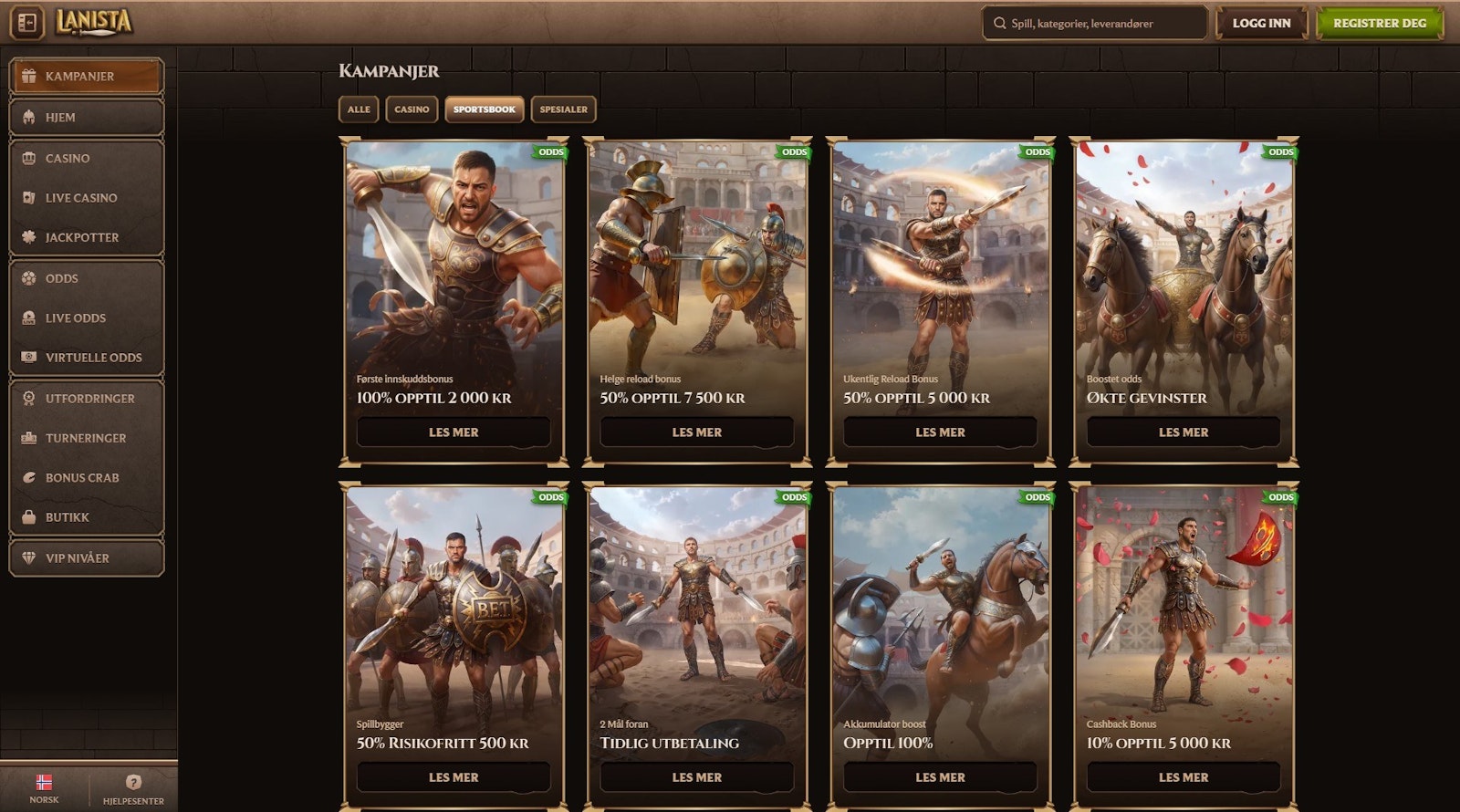Show the Turneringer page
Viewport: 1460px width, 812px height.
tap(86, 438)
